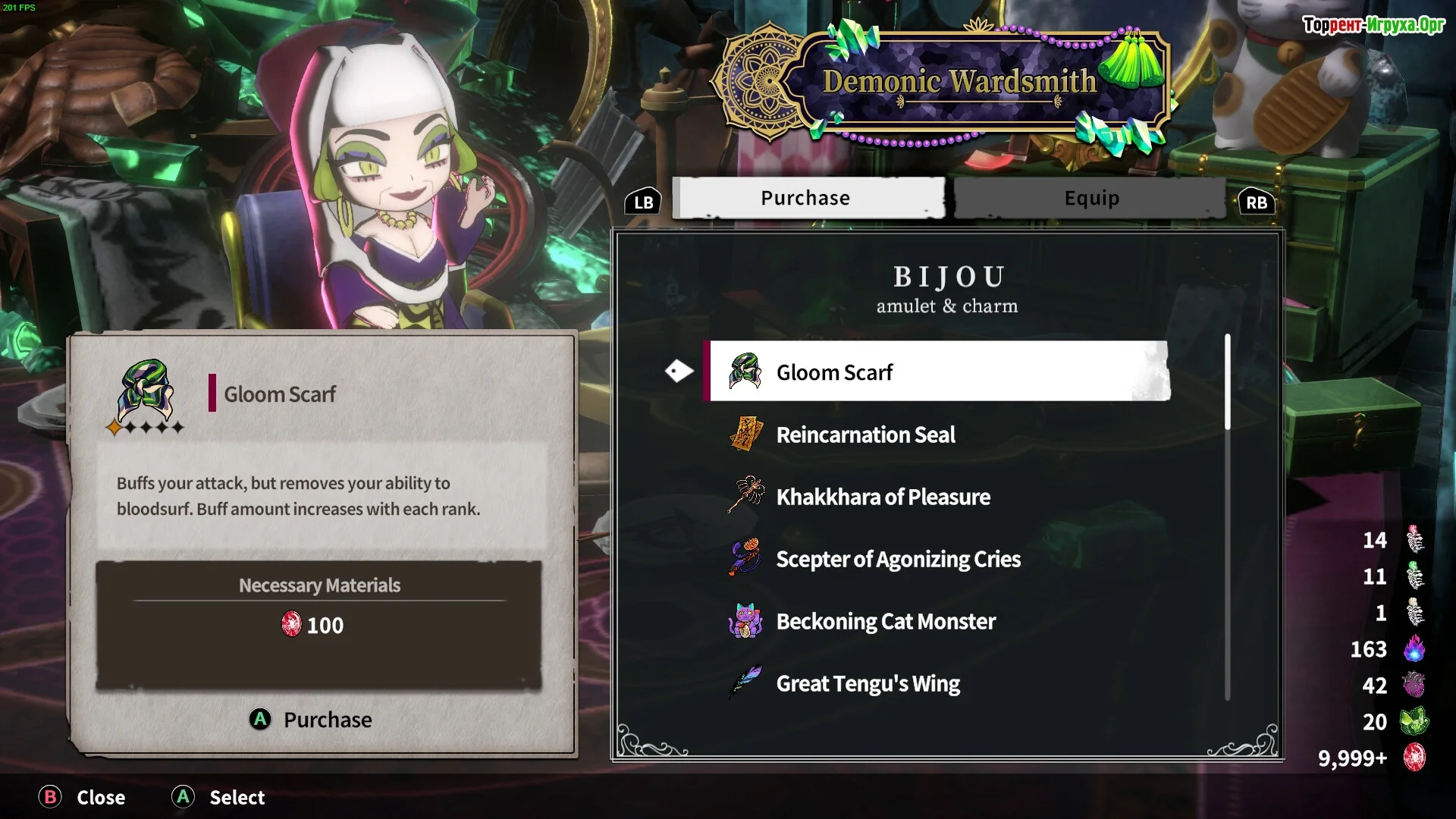1456x819 pixels.
Task: Choose the Reincarnation Seal entry
Action: pos(865,435)
